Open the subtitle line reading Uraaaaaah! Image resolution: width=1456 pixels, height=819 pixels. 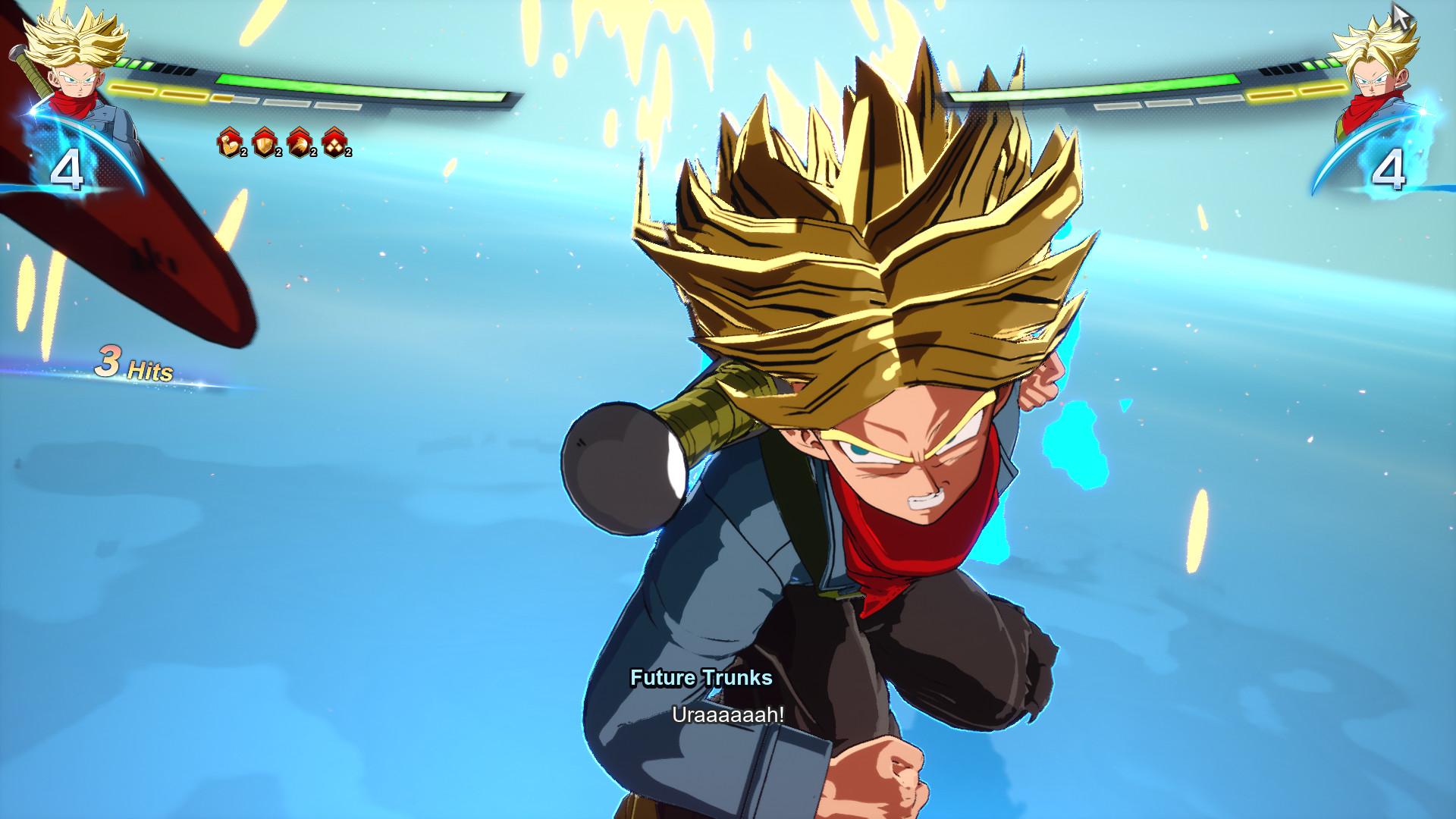(728, 714)
